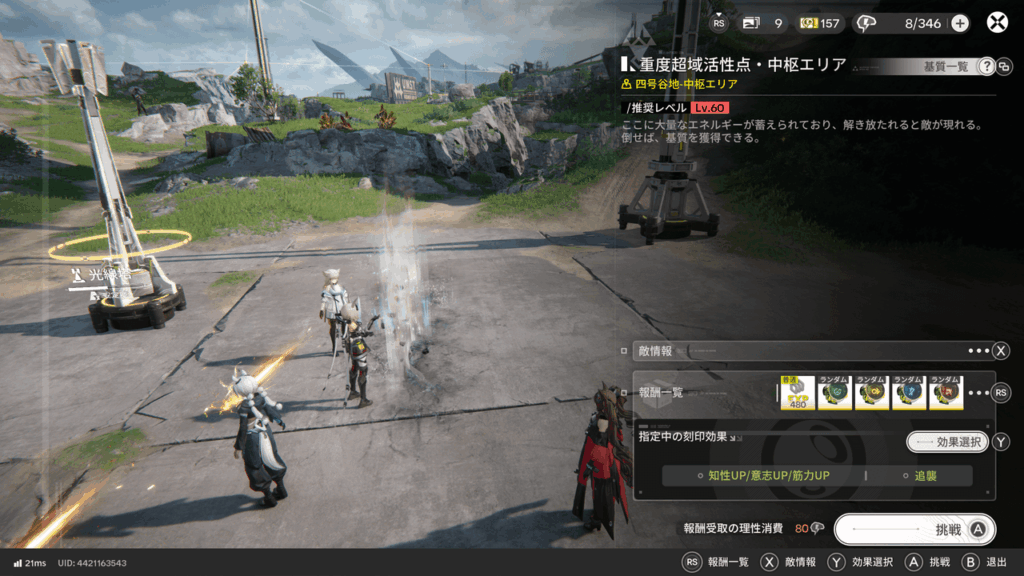Select the blue random reward icon
This screenshot has width=1024, height=576.
pyautogui.click(x=909, y=393)
